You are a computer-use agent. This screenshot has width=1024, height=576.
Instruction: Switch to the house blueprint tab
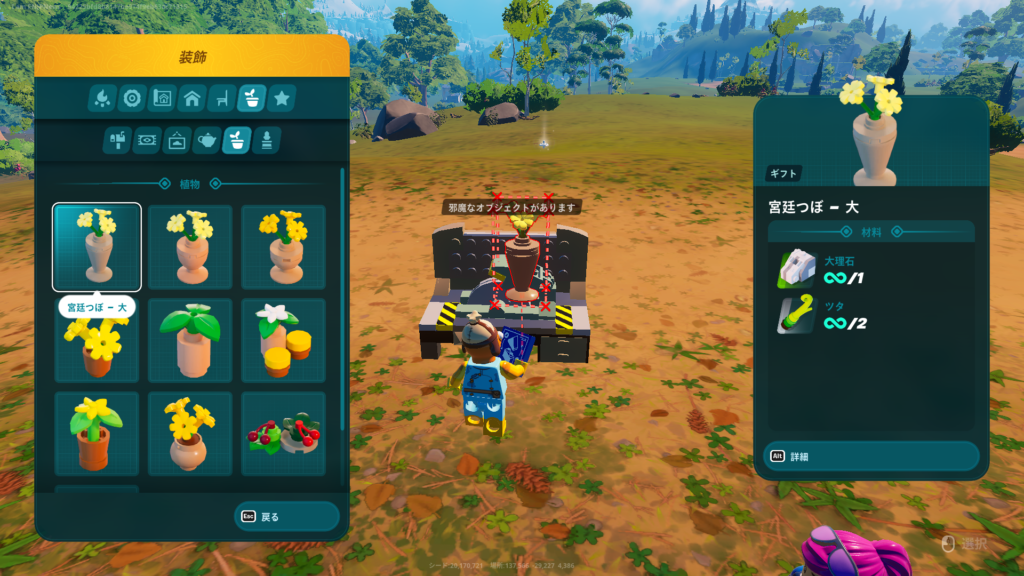162,98
